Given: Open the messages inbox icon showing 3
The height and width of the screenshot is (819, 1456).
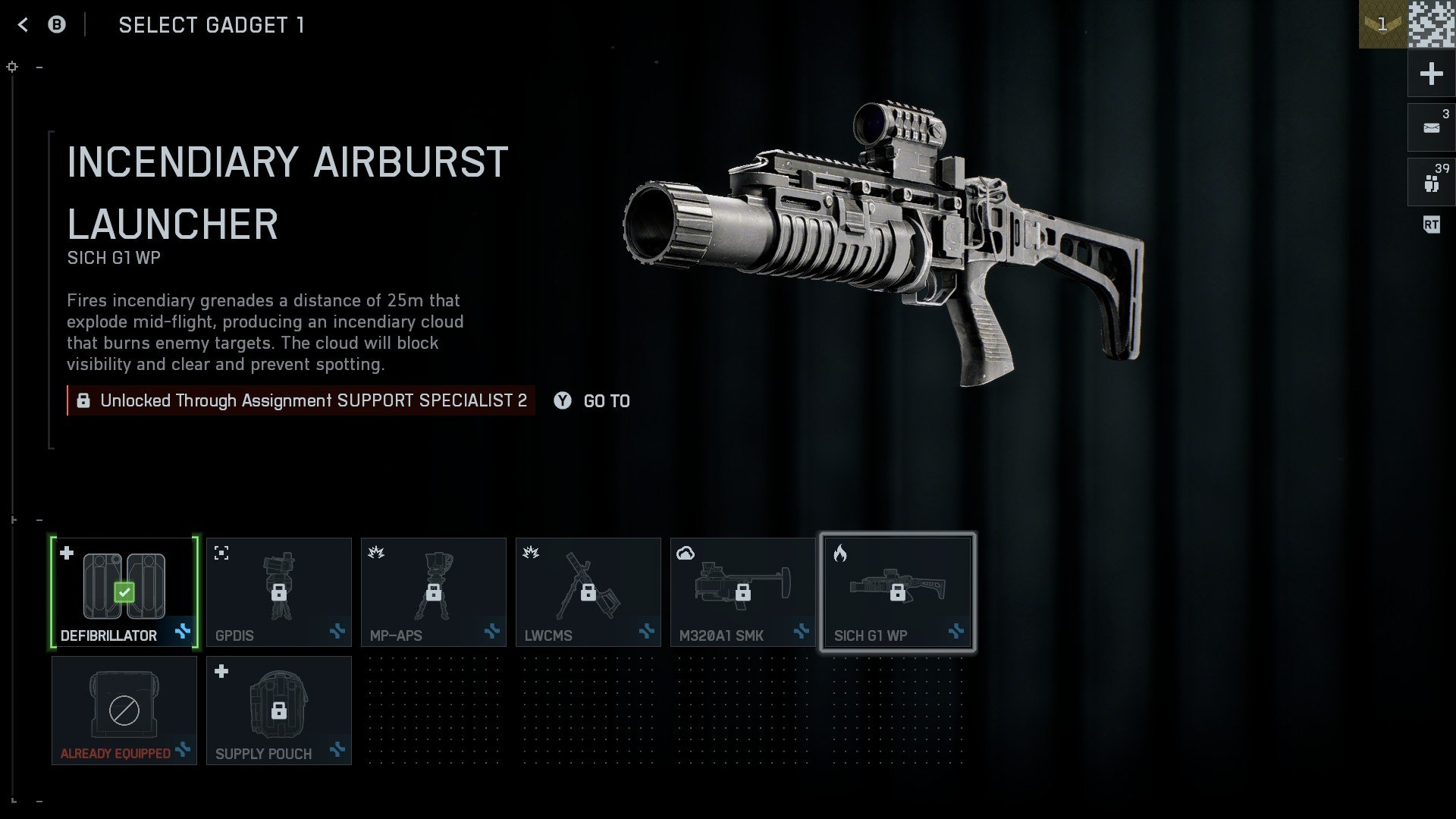Looking at the screenshot, I should pos(1430,126).
